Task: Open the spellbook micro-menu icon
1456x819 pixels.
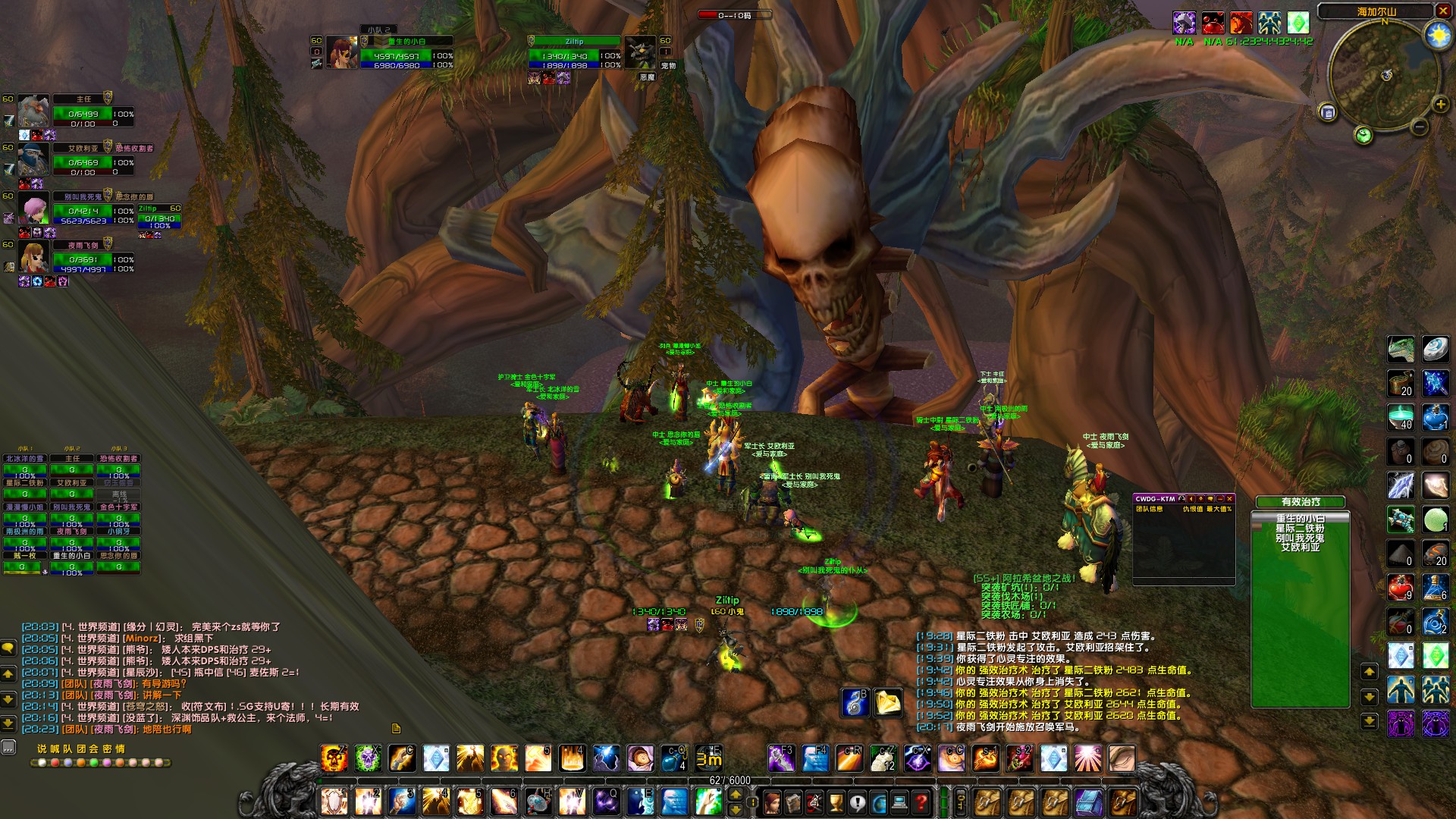Action: point(793,802)
